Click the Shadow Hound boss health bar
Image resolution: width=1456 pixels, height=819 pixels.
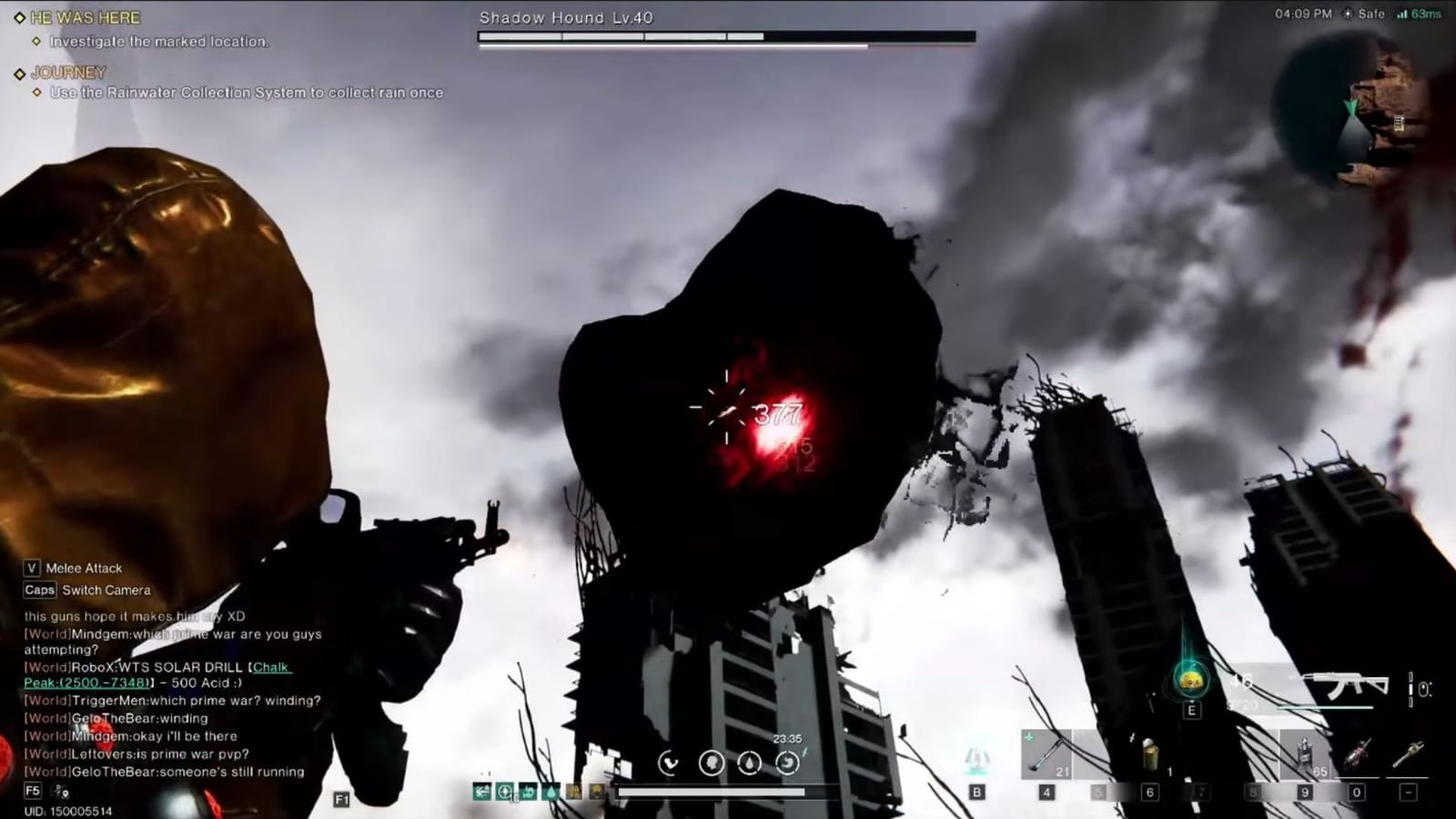coord(723,35)
